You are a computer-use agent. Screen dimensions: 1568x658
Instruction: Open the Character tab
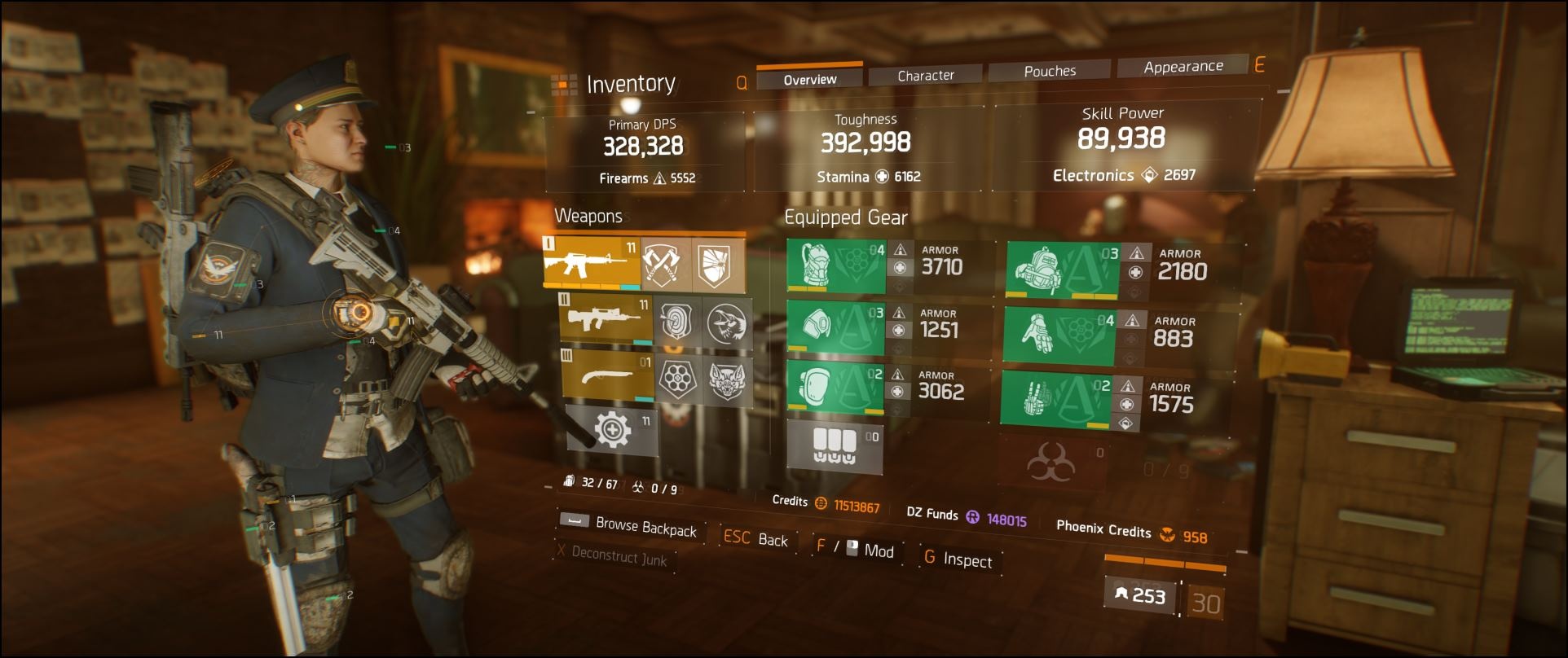pos(925,76)
